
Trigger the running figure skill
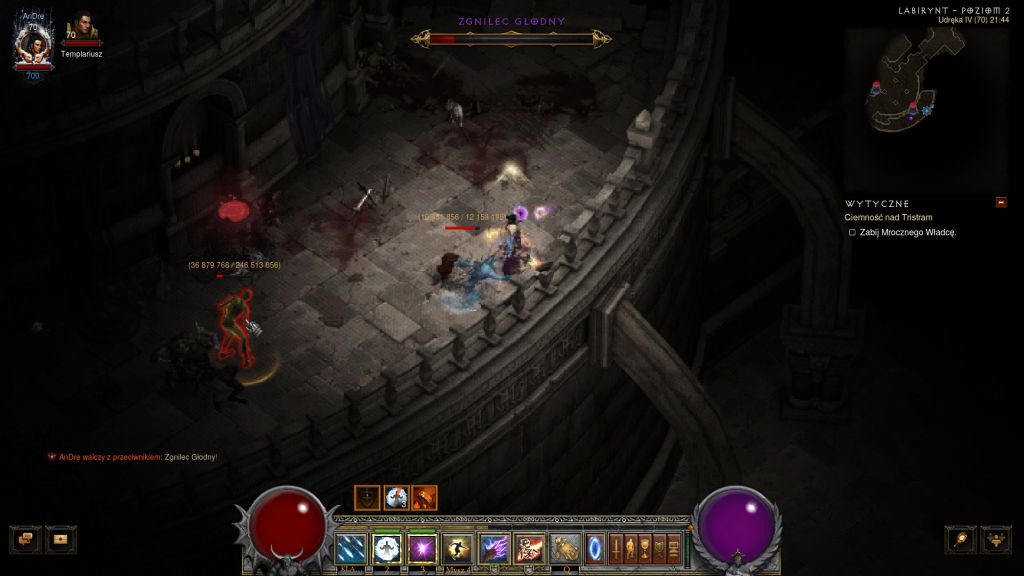[x=458, y=548]
